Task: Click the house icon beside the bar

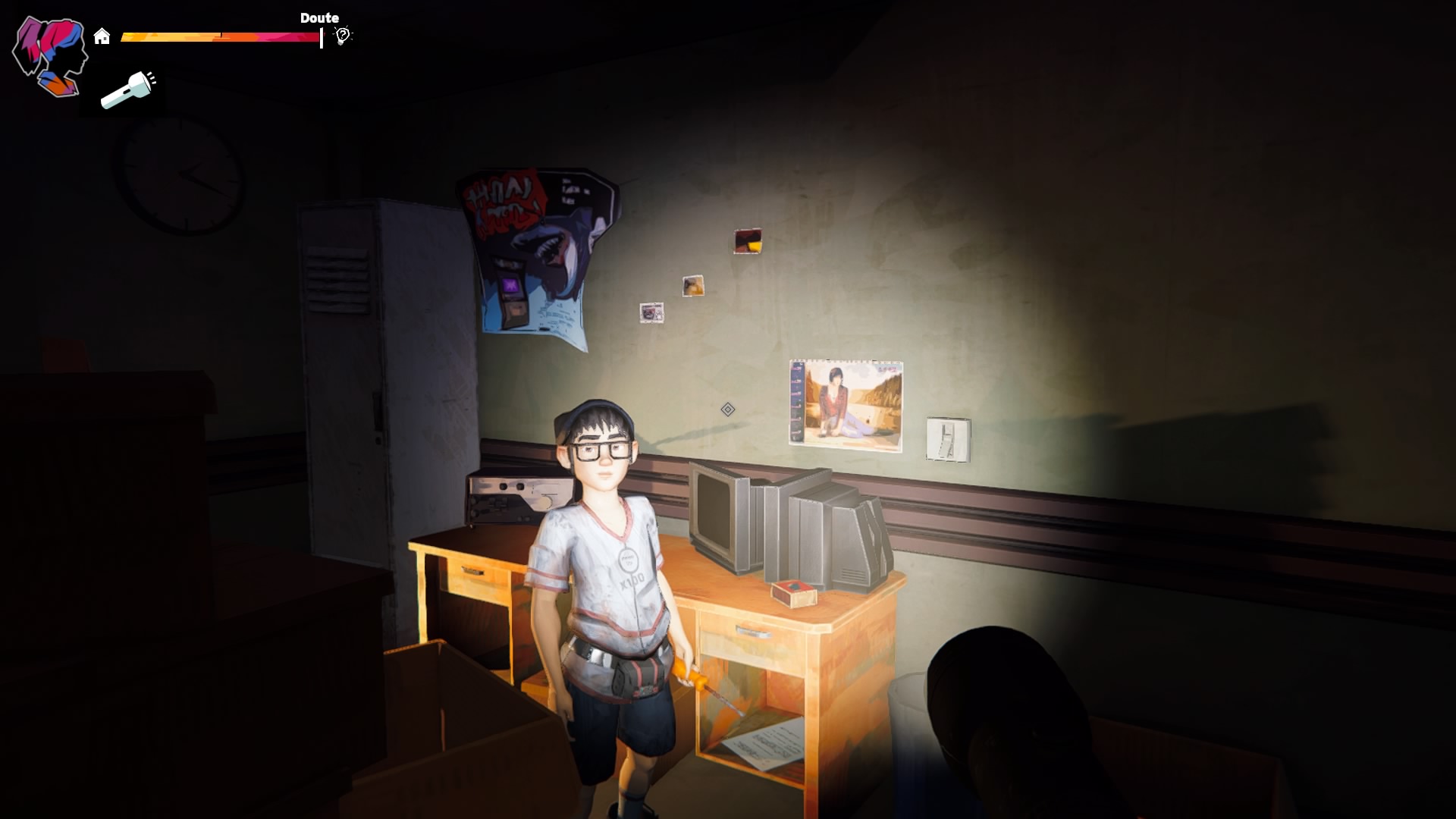Action: click(x=102, y=36)
